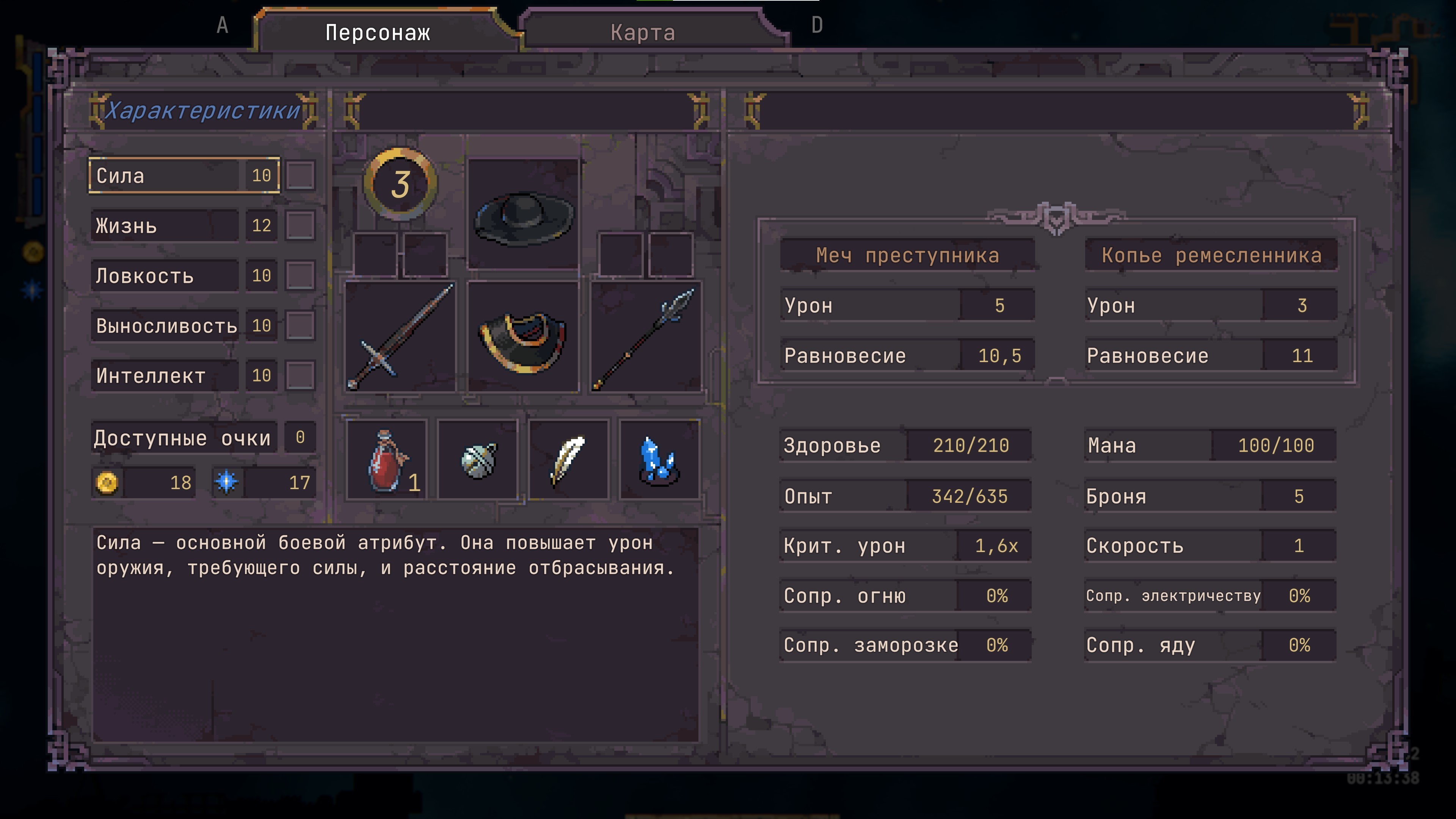Click the Копье ремесленника weapon header
The height and width of the screenshot is (819, 1456).
(1211, 256)
